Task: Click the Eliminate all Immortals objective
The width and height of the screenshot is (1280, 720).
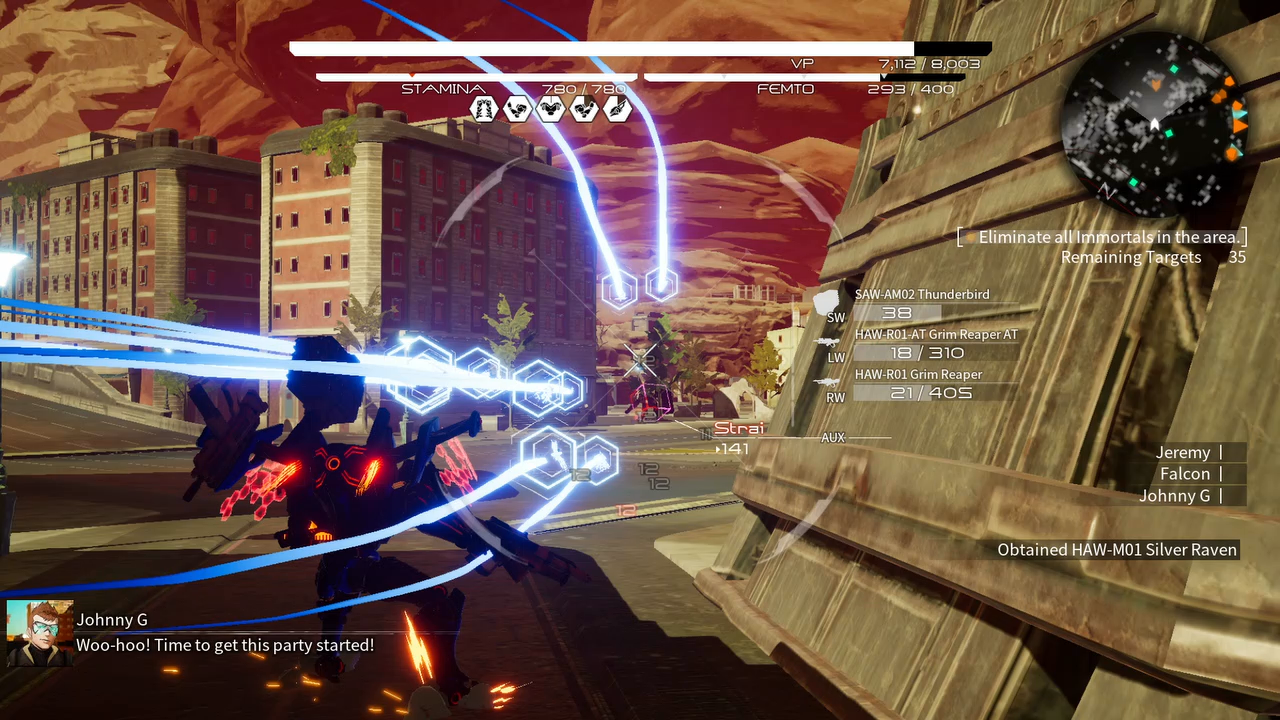Action: point(1108,237)
